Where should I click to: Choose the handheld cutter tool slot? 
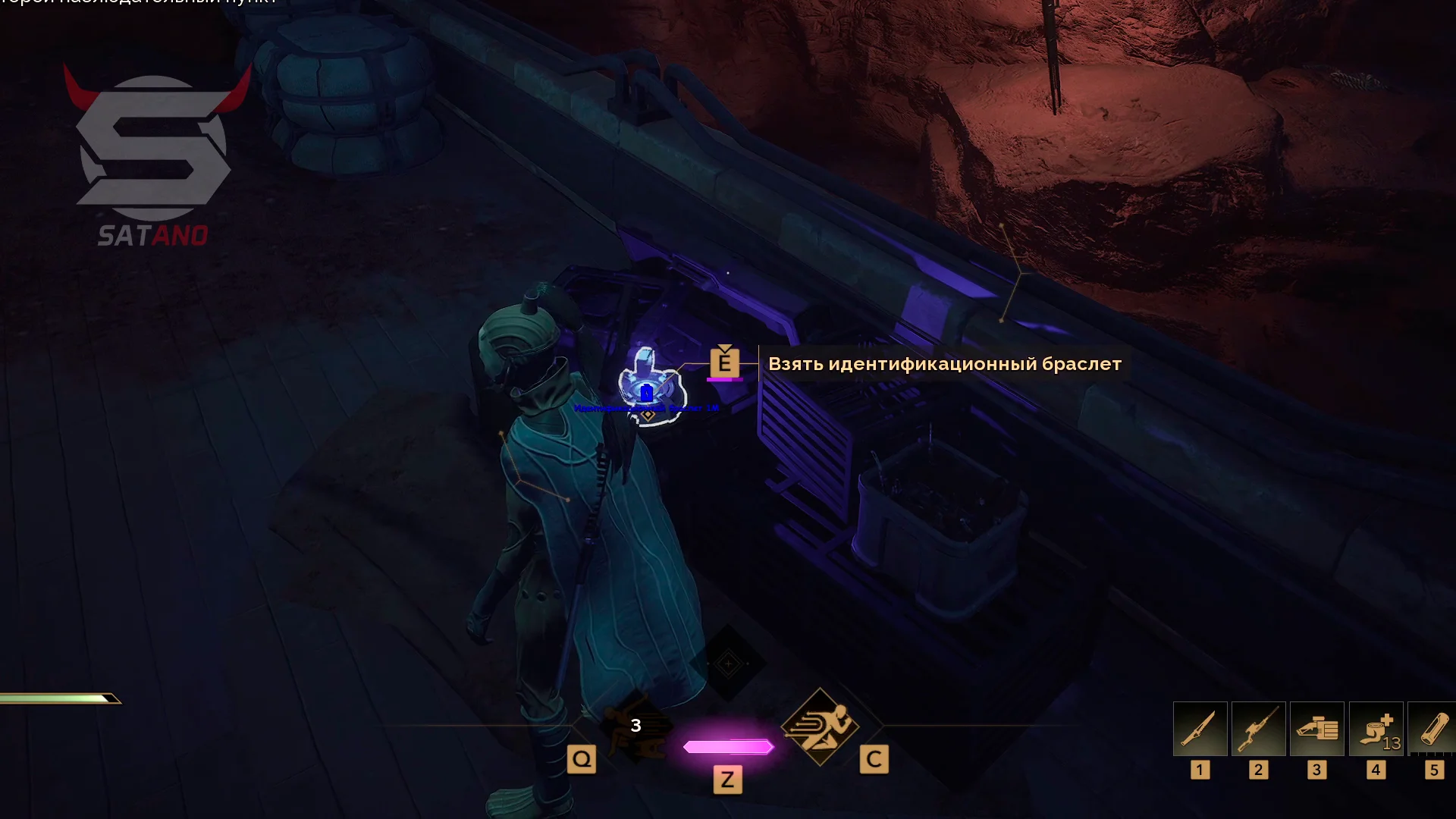point(1316,729)
